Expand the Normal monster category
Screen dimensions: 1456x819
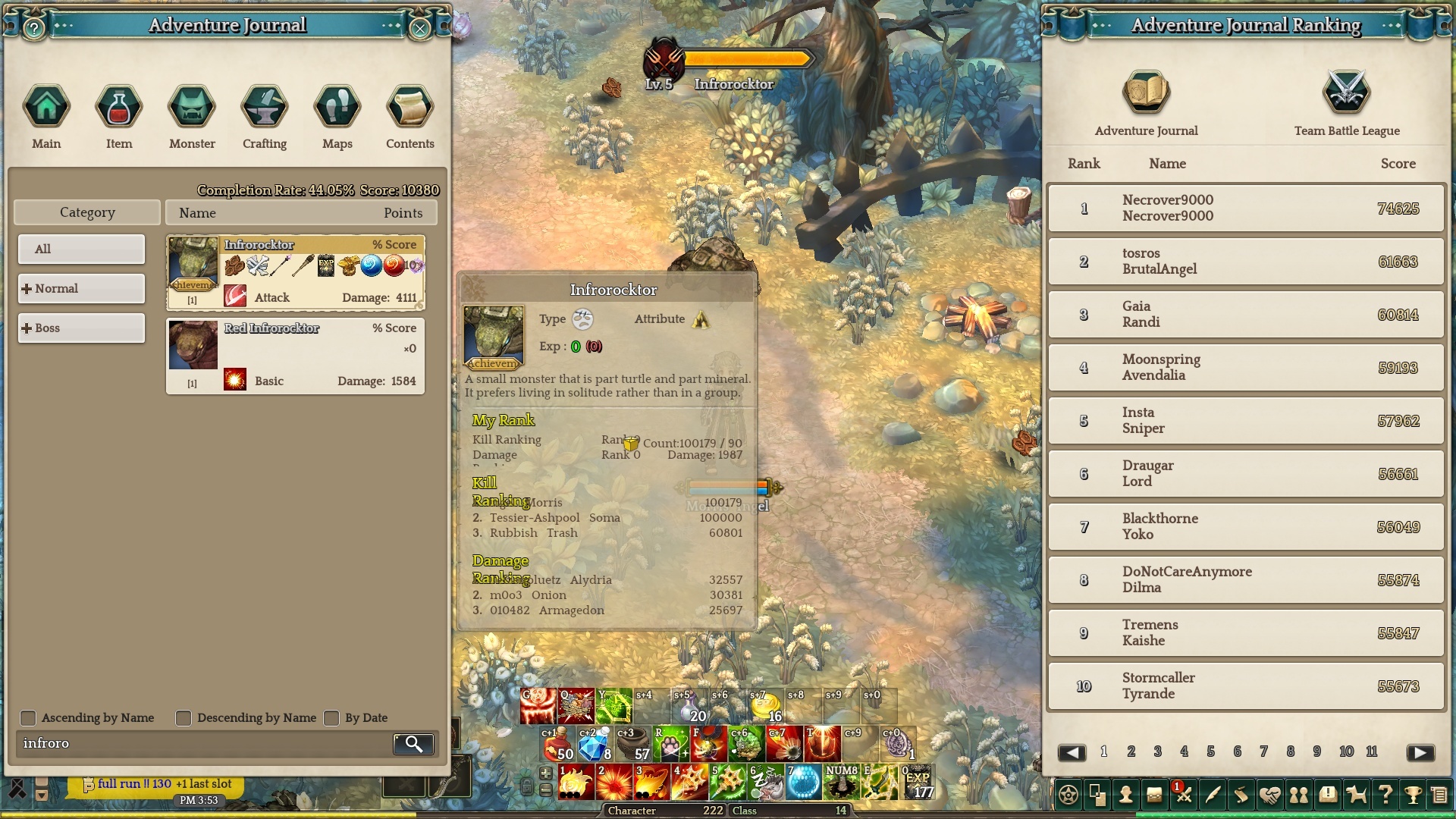(81, 288)
